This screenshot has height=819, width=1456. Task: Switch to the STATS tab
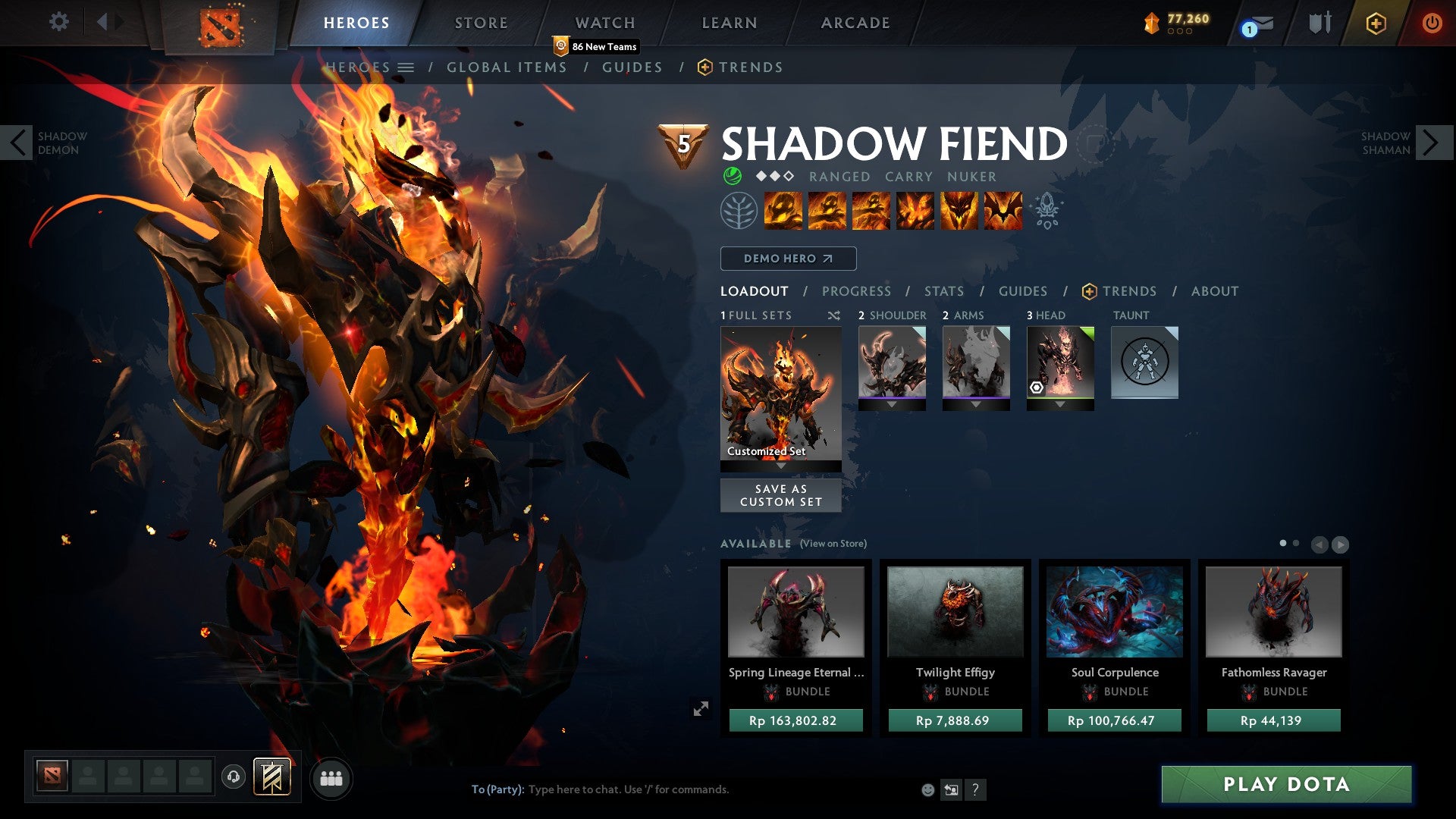pyautogui.click(x=943, y=290)
